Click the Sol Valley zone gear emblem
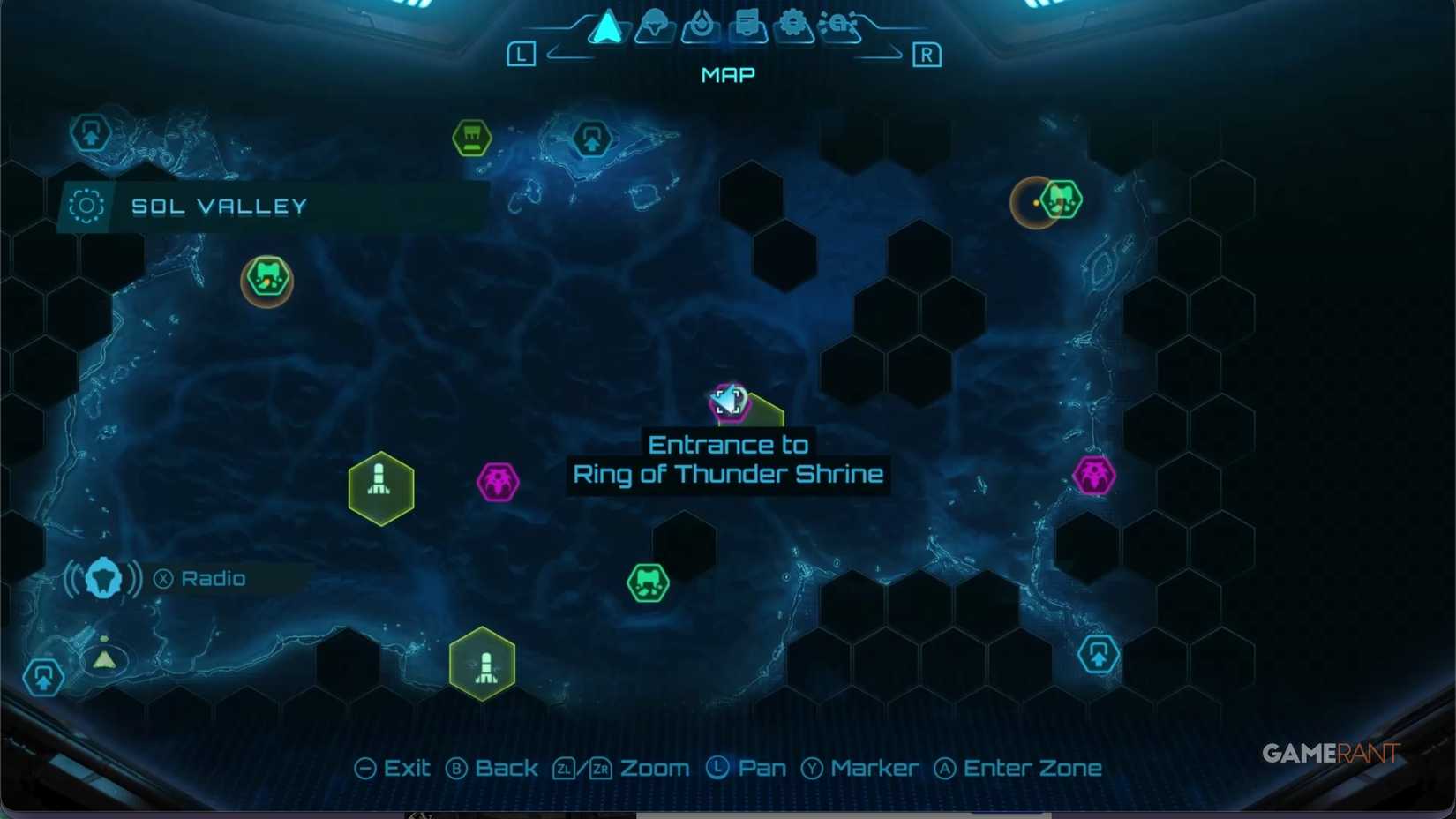Screen dimensions: 1456x819 pyautogui.click(x=86, y=204)
